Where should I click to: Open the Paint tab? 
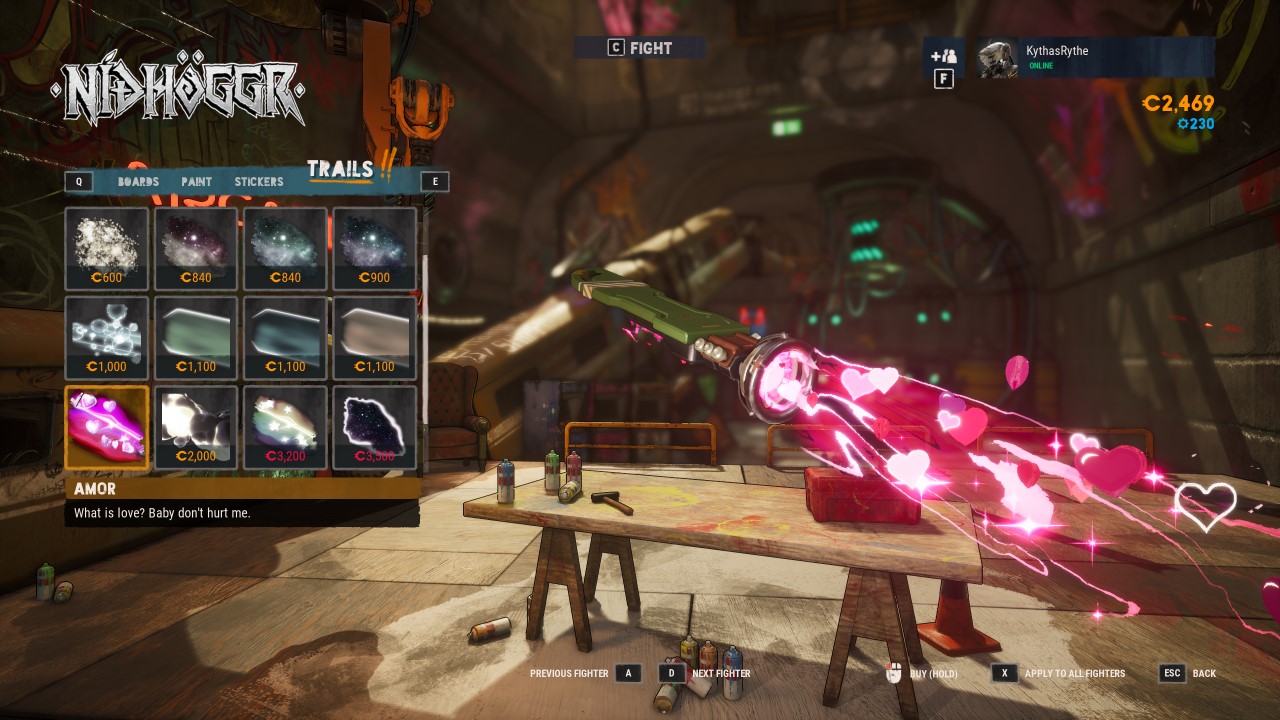pyautogui.click(x=197, y=182)
